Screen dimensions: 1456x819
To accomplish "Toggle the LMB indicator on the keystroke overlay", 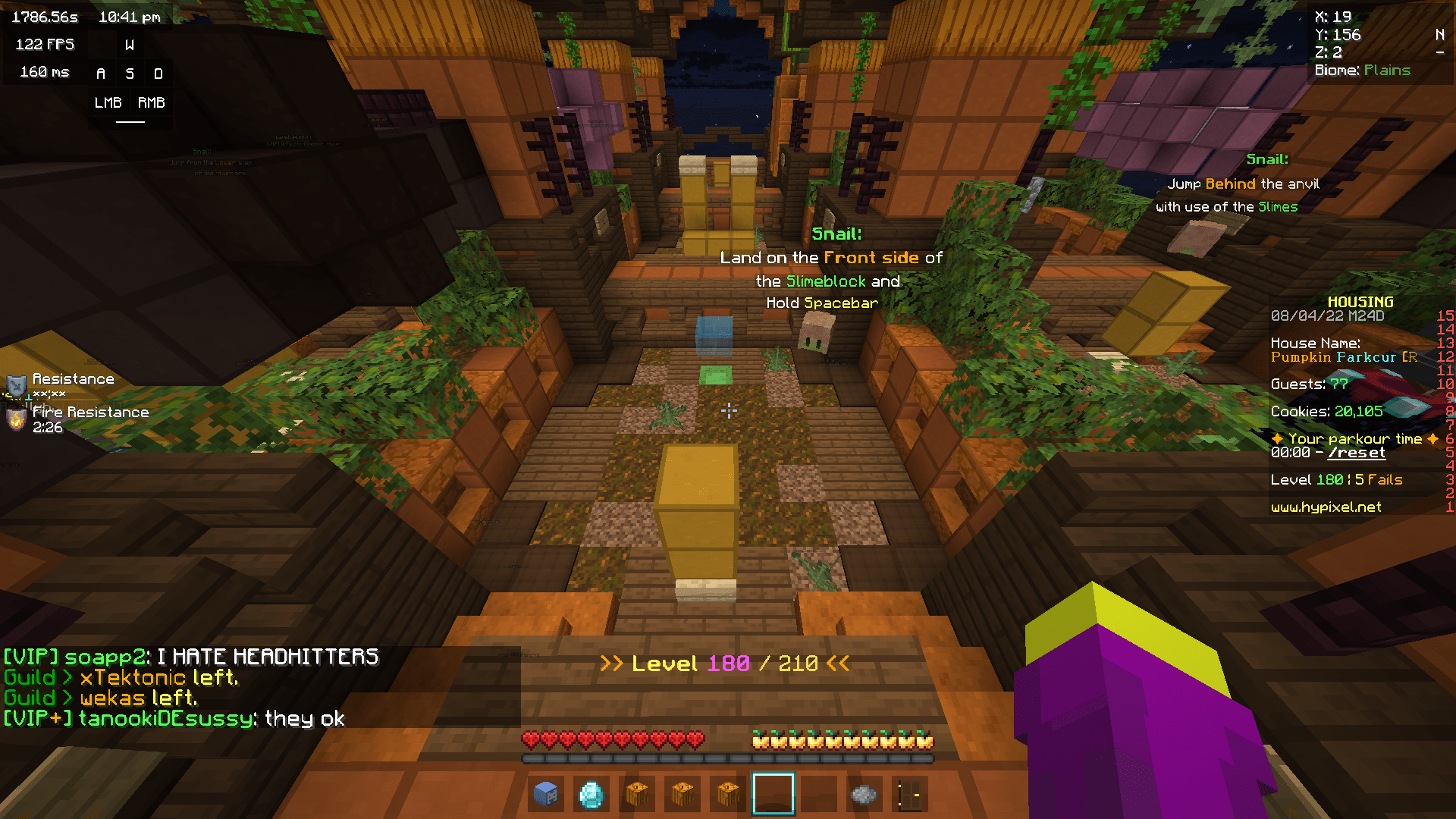I will click(107, 102).
